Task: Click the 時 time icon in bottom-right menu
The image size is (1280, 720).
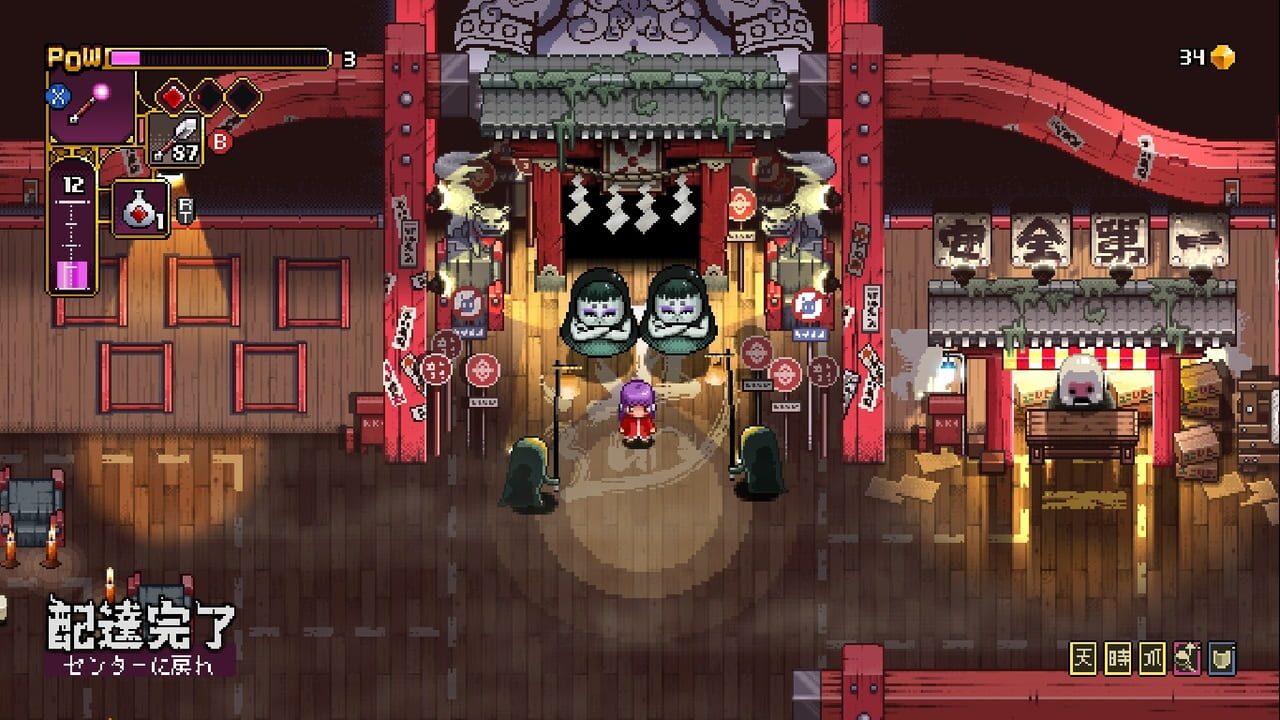Action: coord(1118,655)
